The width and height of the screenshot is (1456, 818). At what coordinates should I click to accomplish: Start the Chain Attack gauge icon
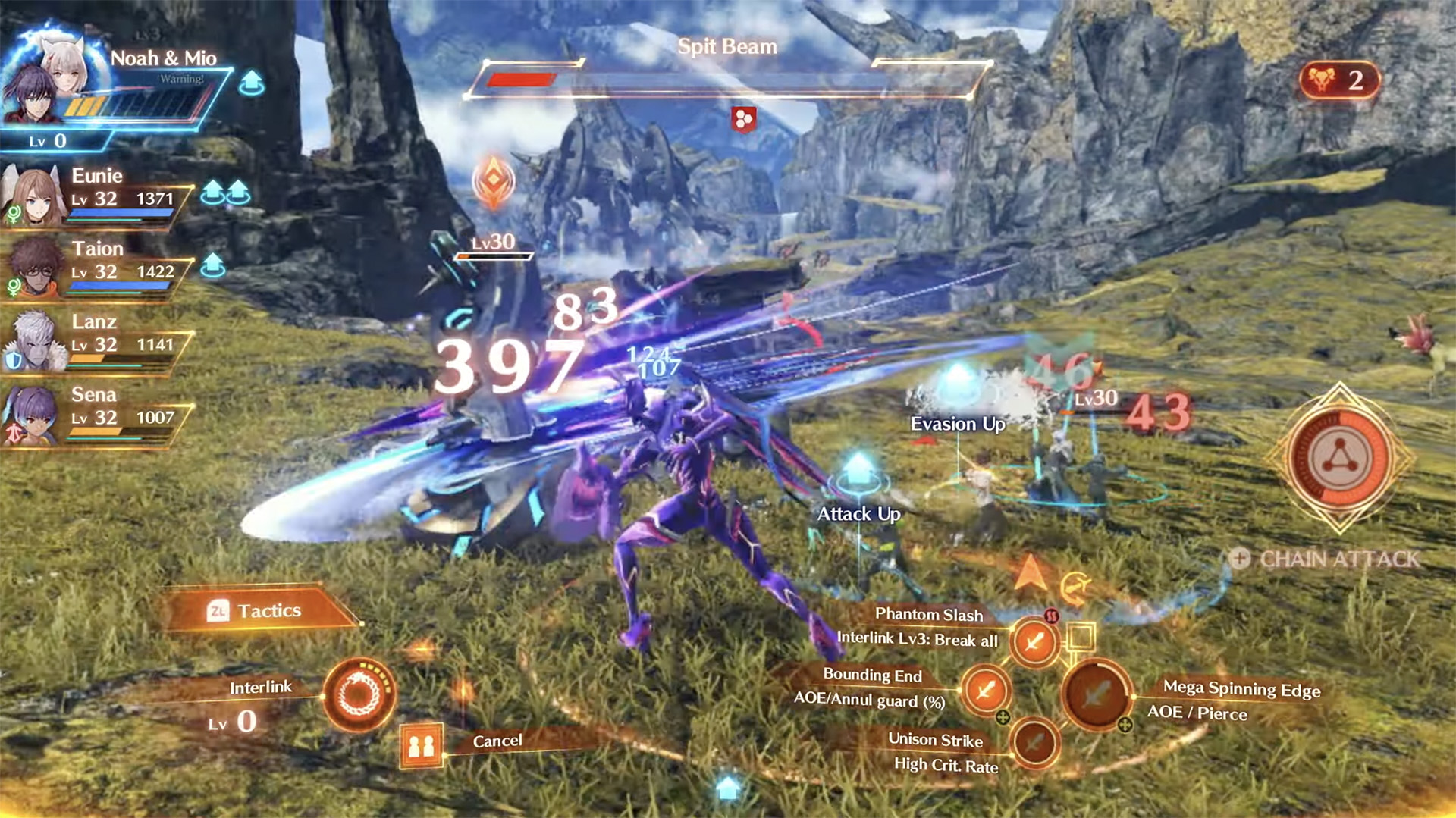point(1339,458)
